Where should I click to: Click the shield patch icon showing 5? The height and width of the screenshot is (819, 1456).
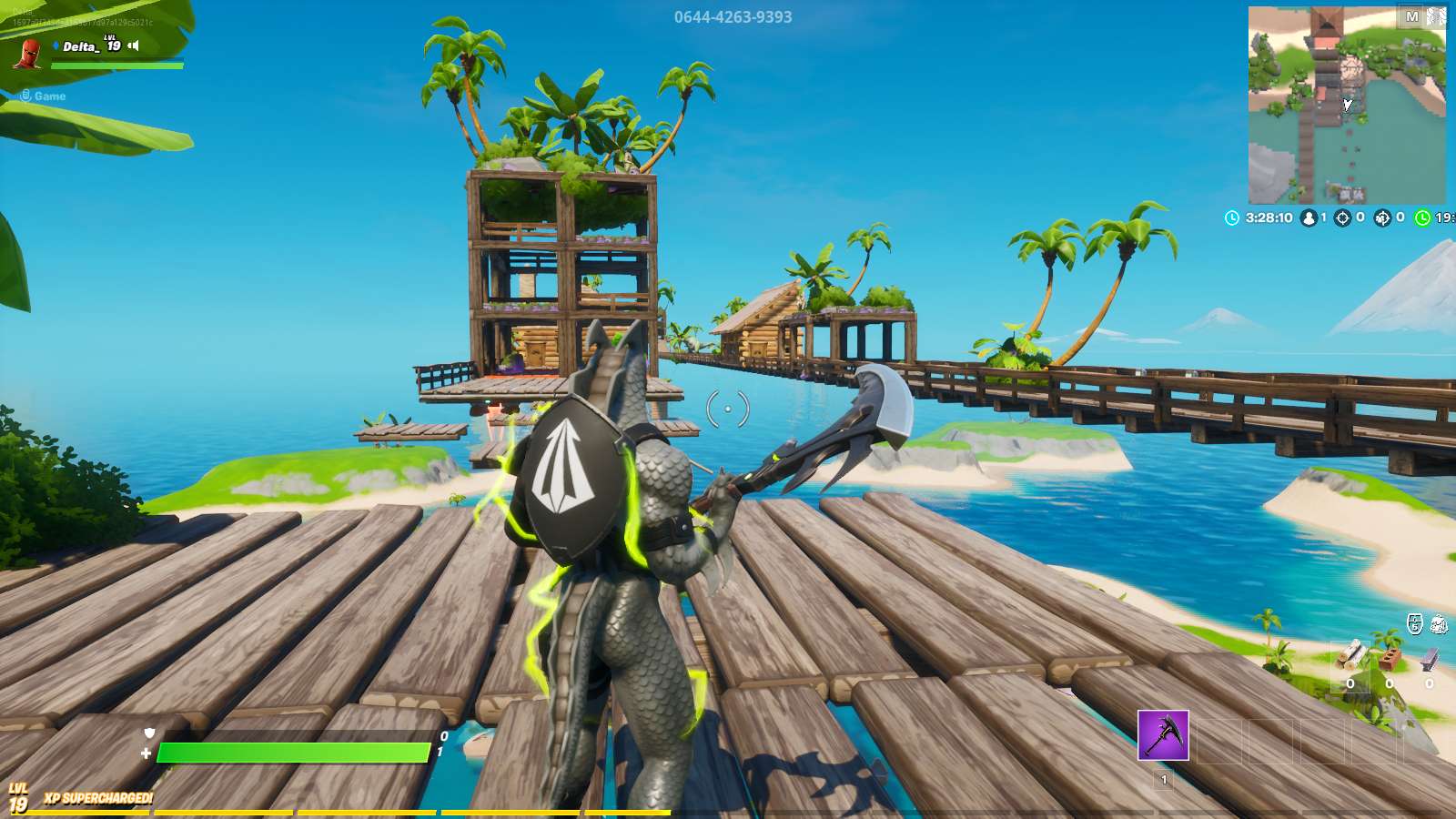(1413, 624)
